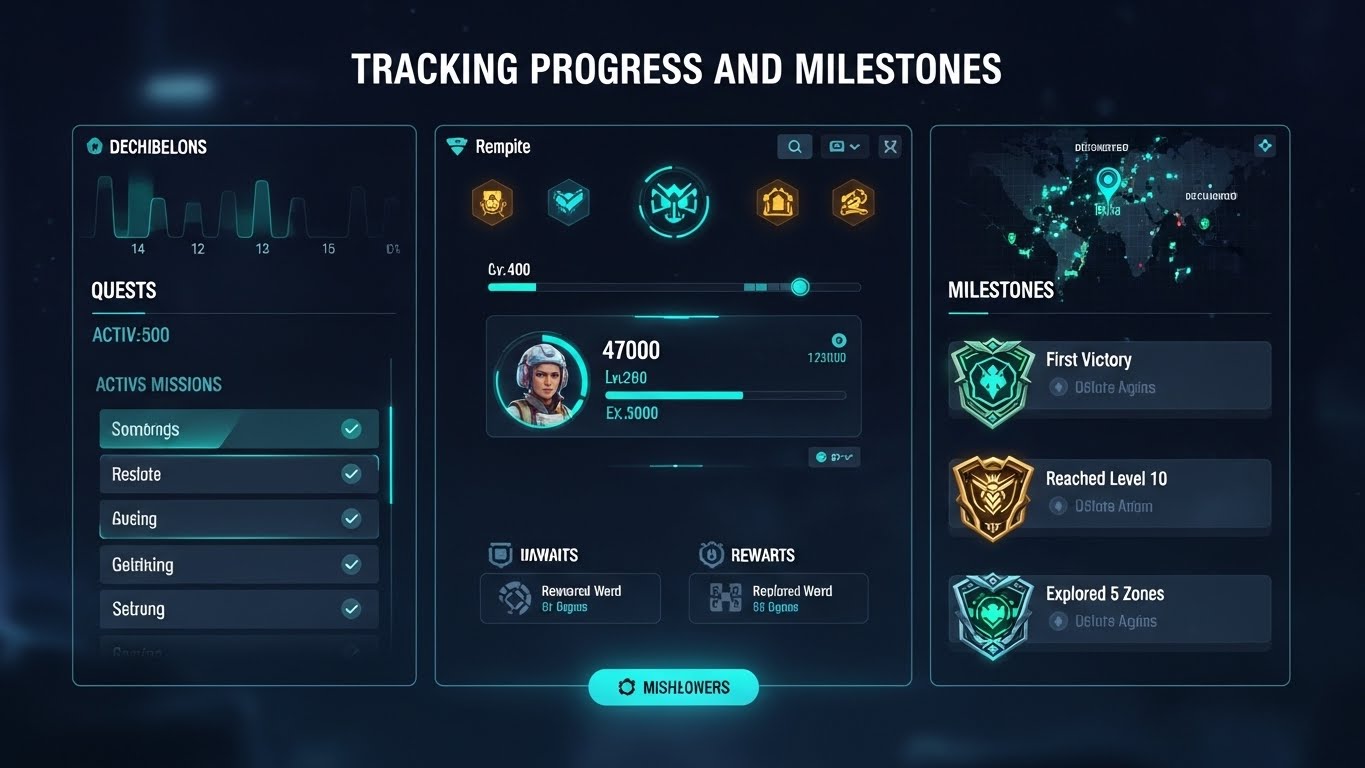This screenshot has width=1365, height=768.
Task: Open the camera dropdown in the toolbar
Action: coord(844,146)
